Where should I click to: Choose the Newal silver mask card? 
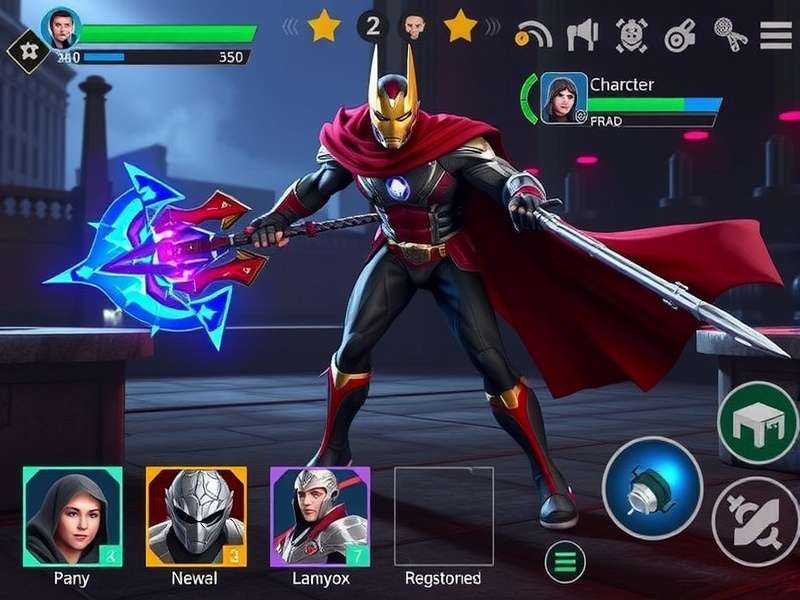pos(196,516)
